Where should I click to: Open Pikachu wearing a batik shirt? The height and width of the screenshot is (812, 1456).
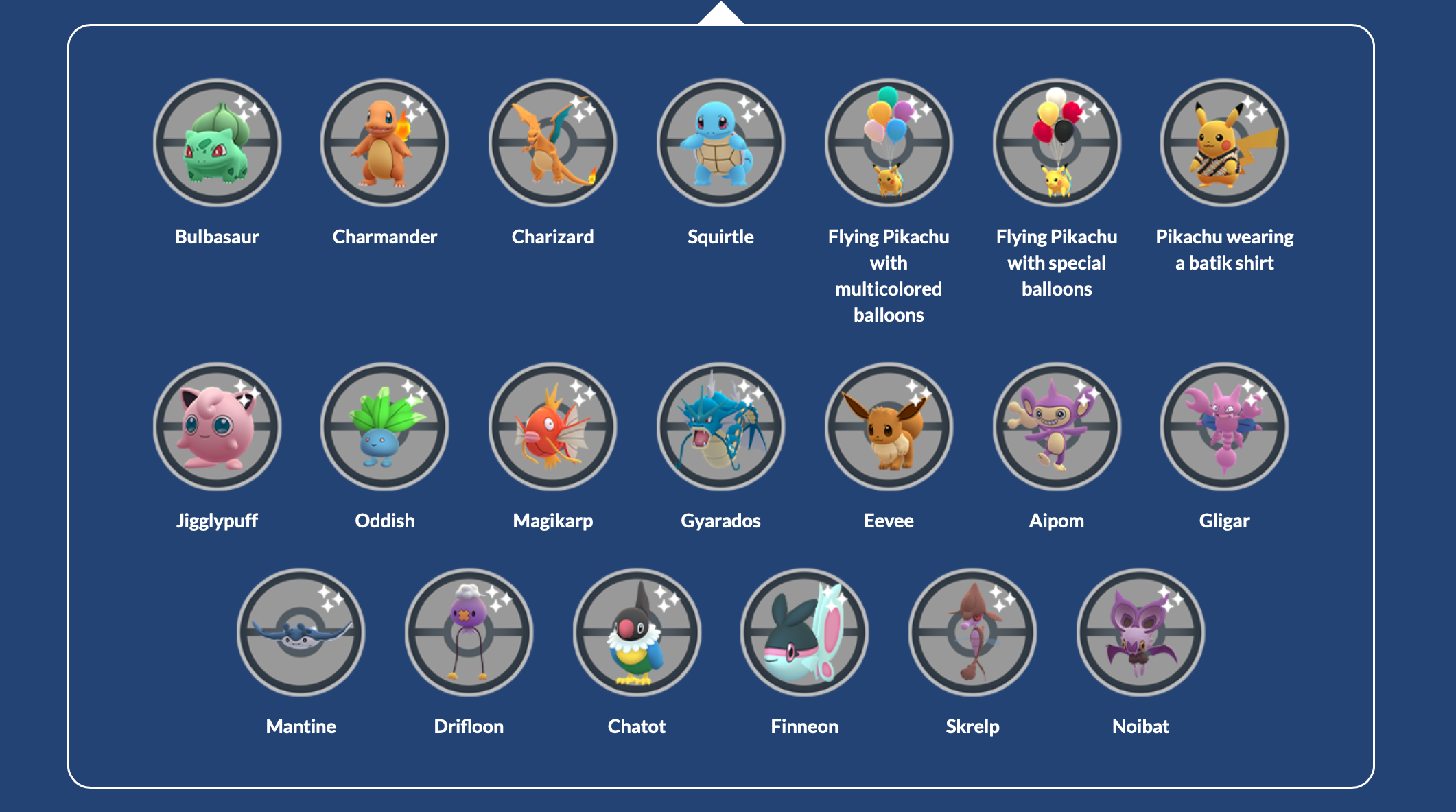1224,143
